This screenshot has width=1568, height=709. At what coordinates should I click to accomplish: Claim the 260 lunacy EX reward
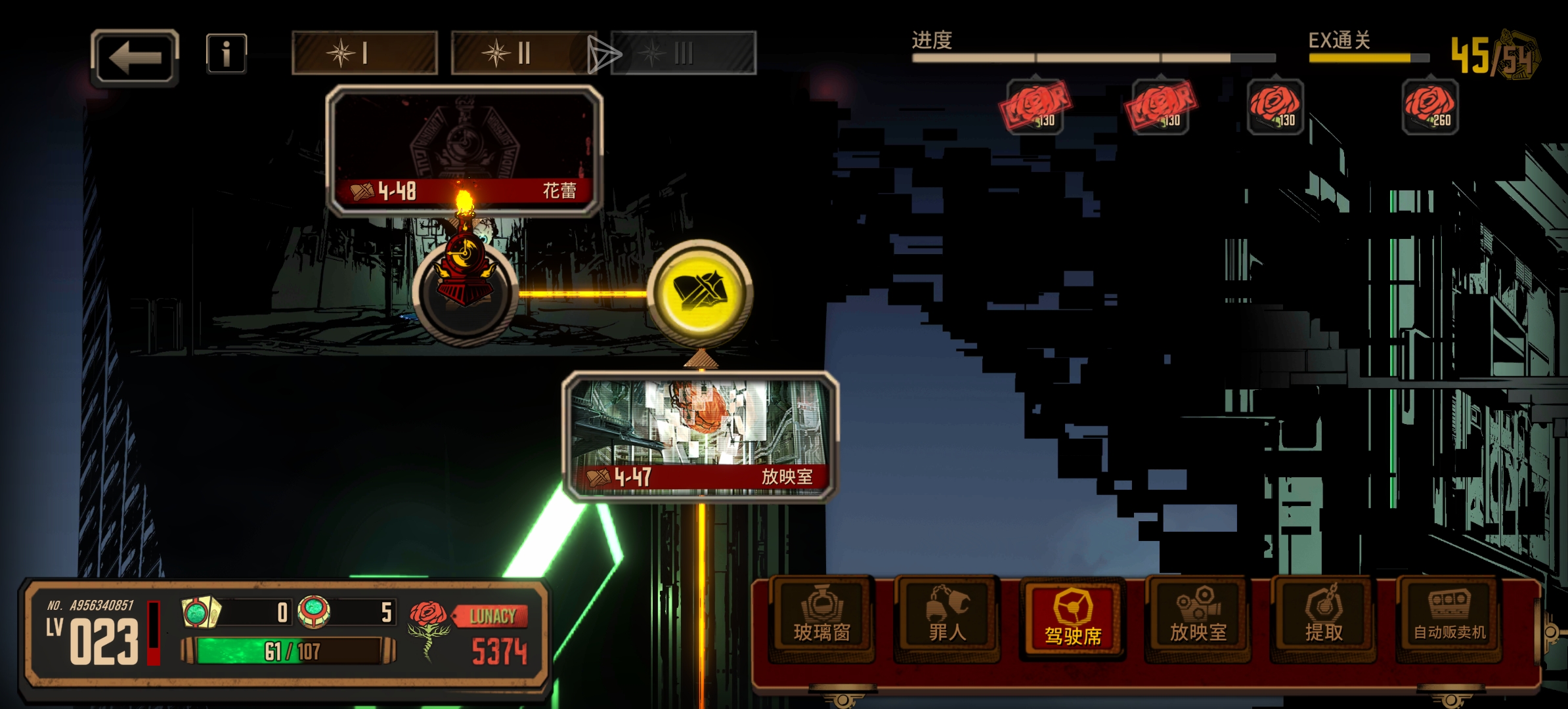1429,107
